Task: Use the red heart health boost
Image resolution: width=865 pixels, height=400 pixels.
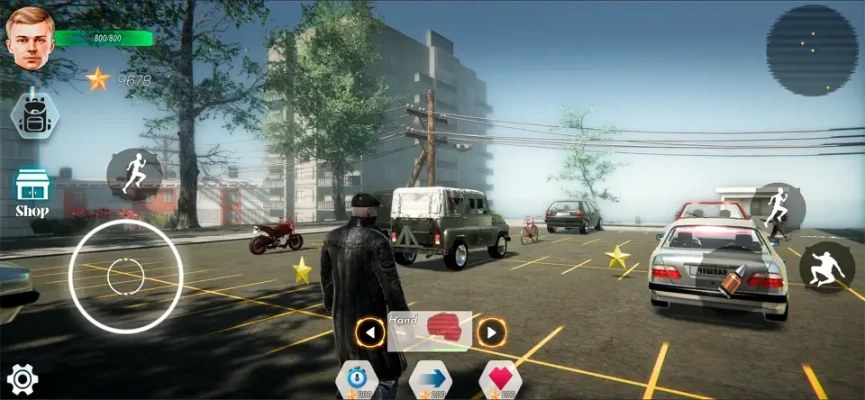Action: [x=501, y=380]
